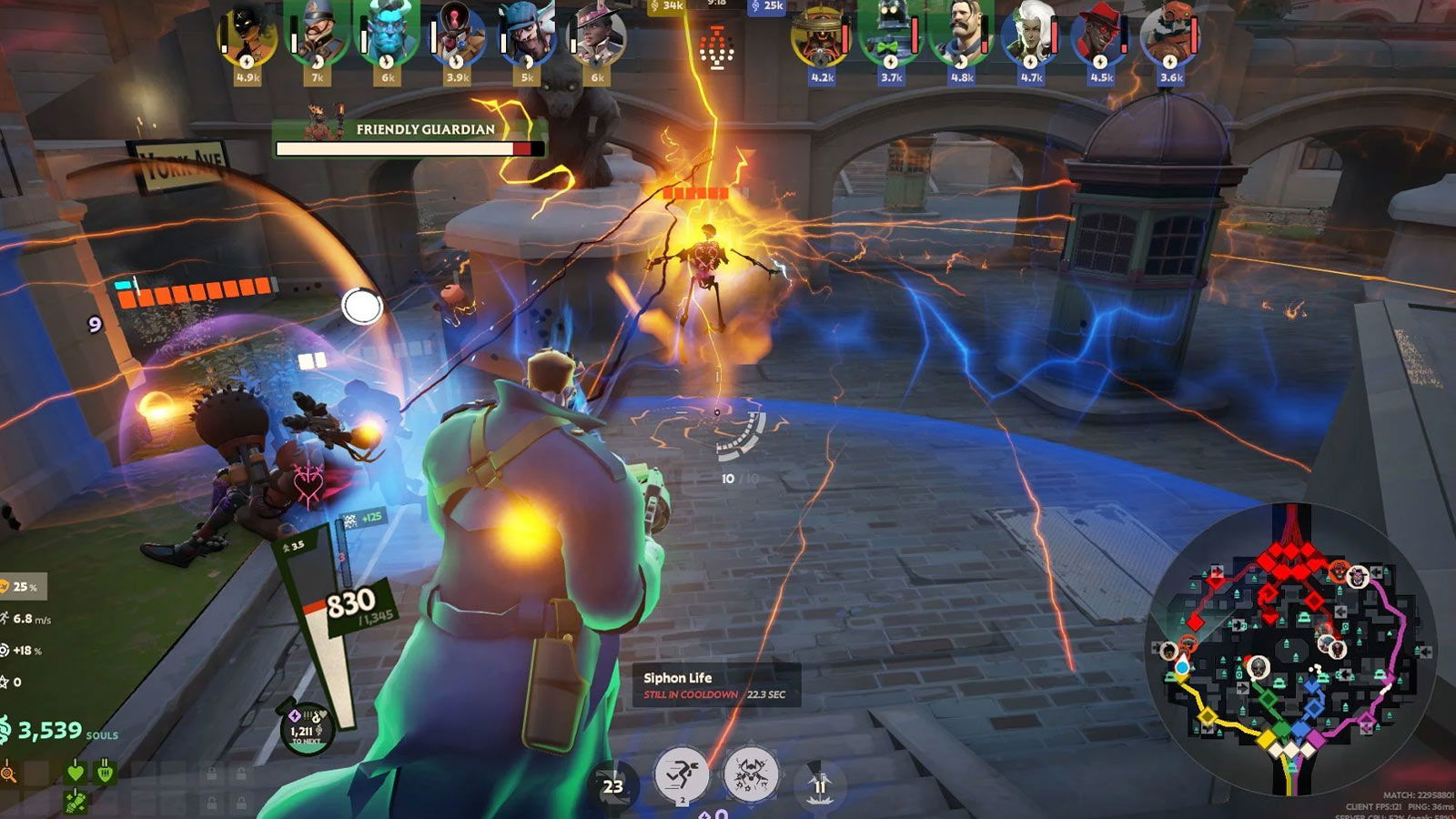This screenshot has width=1456, height=819.
Task: Select the ability on 23 second cooldown
Action: click(x=613, y=786)
